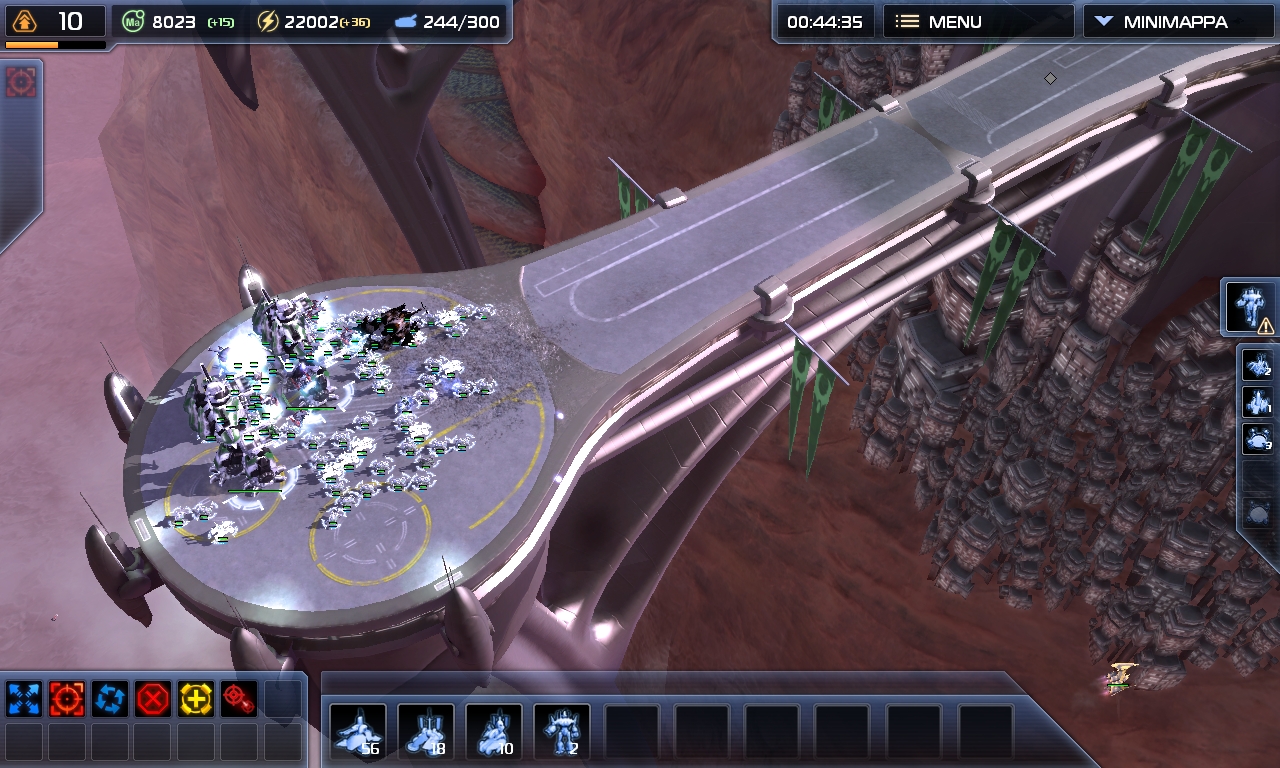Click the red target icon below research
The image size is (1280, 768).
pyautogui.click(x=20, y=82)
